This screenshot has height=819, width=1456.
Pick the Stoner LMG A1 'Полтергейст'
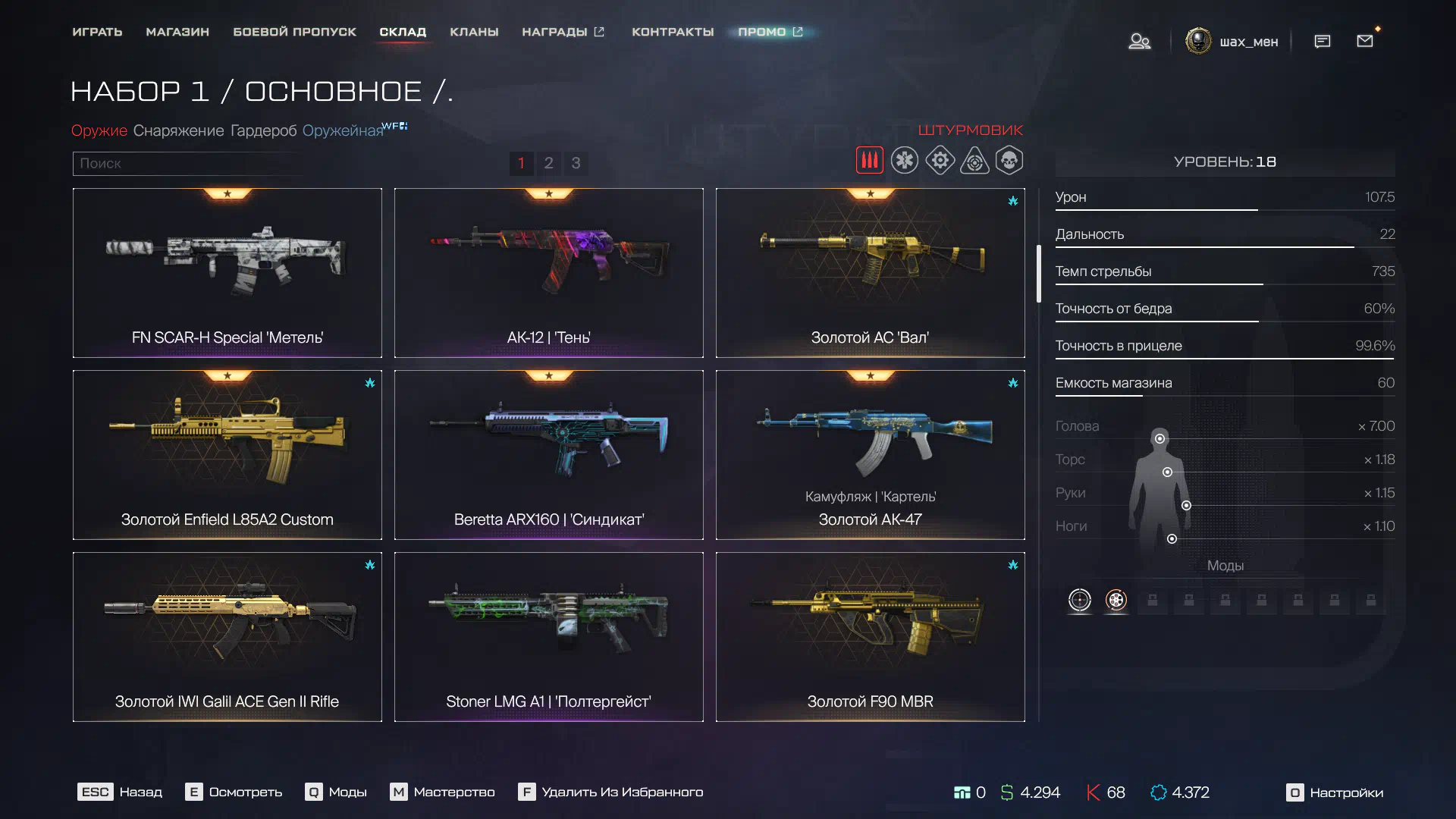(548, 636)
